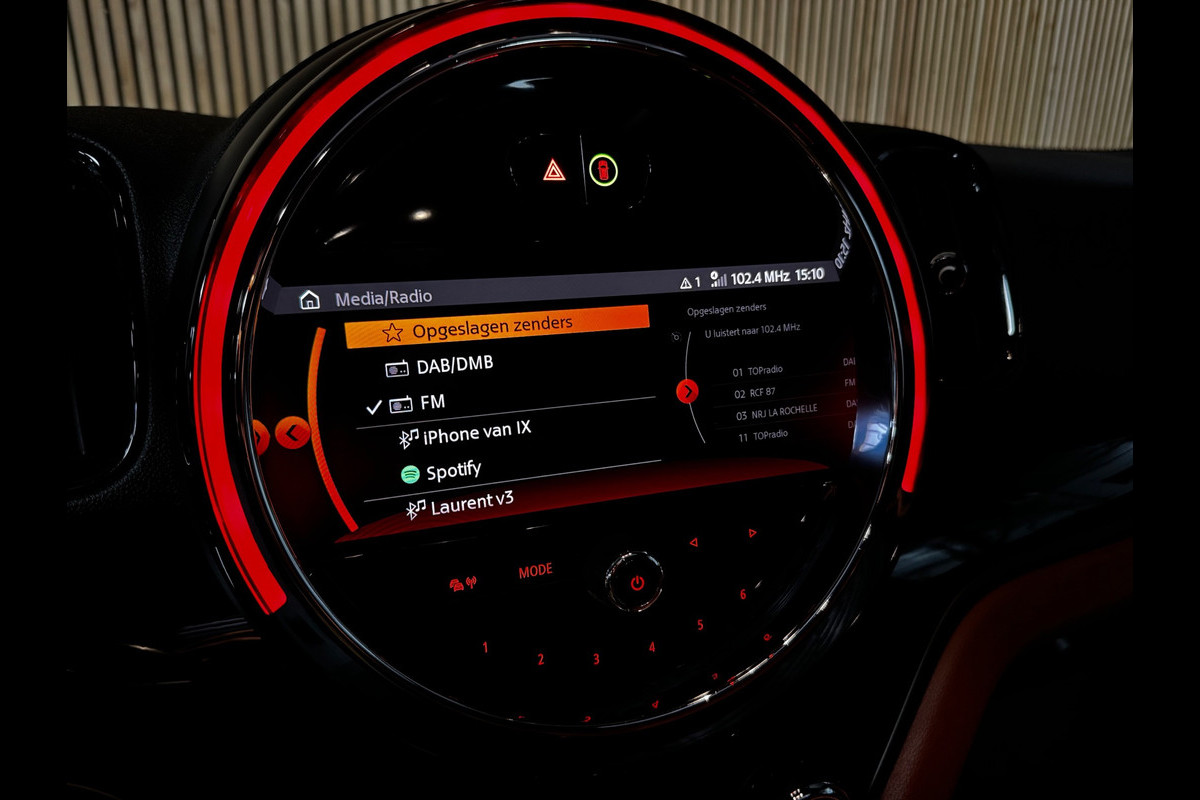Select the NRJ LA ROCHELLE station
1200x800 pixels.
pyautogui.click(x=783, y=411)
